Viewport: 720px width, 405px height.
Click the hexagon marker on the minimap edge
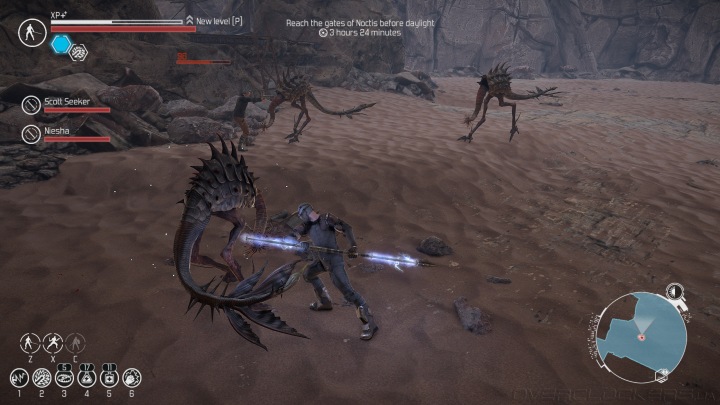click(x=660, y=375)
